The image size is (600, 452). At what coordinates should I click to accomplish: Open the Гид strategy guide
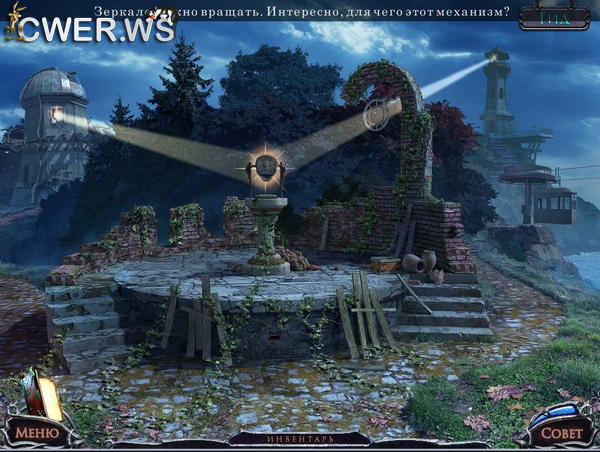pyautogui.click(x=556, y=16)
